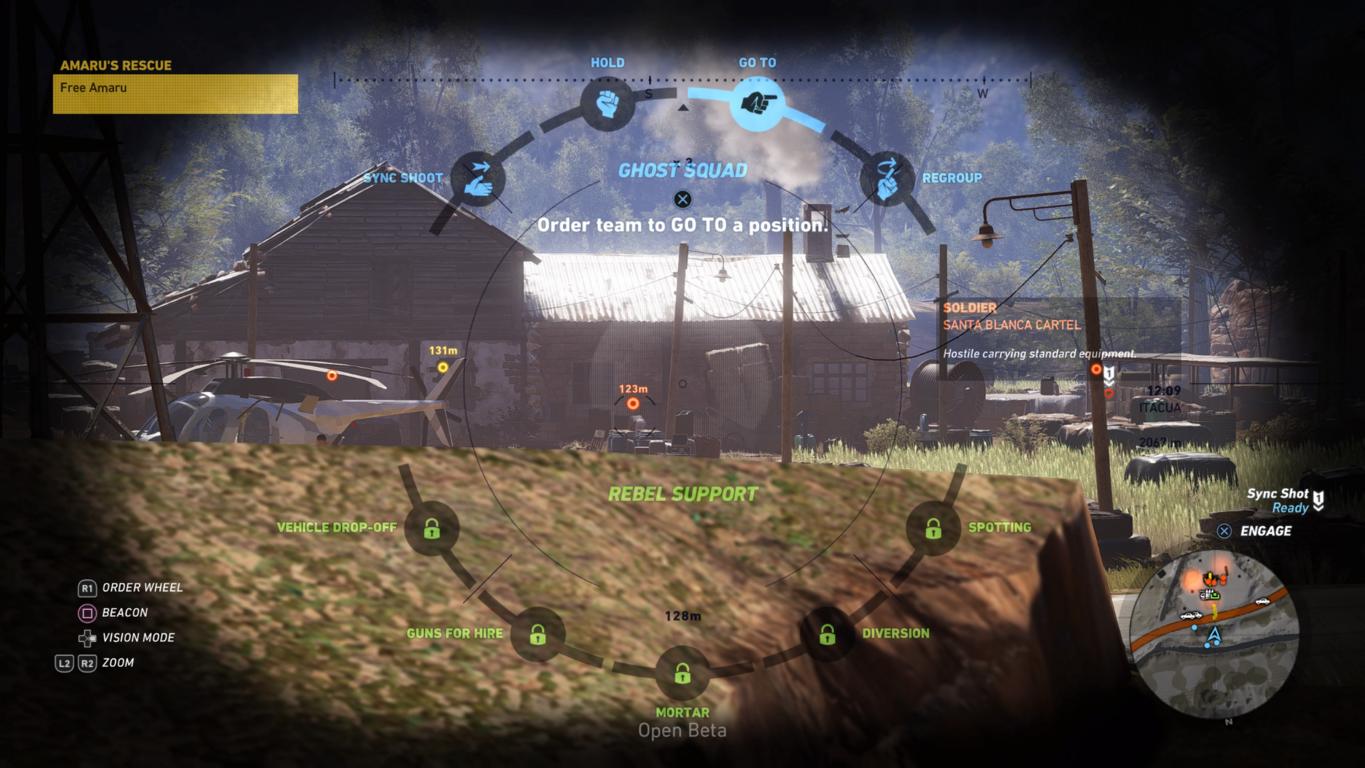Choose the locked Guns For Hire support
The height and width of the screenshot is (768, 1365).
click(538, 634)
